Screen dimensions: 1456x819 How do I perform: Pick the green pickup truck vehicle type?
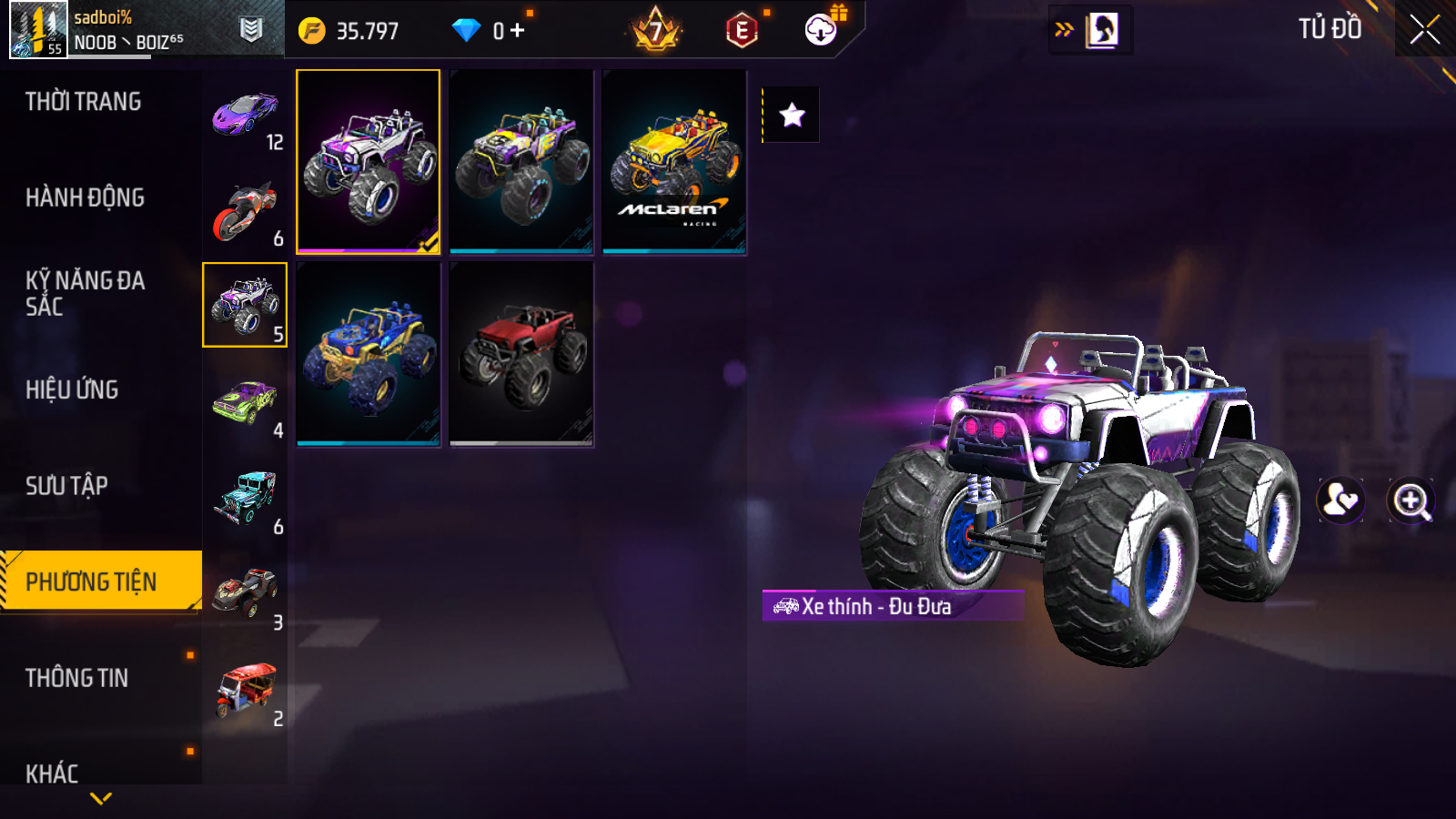246,402
